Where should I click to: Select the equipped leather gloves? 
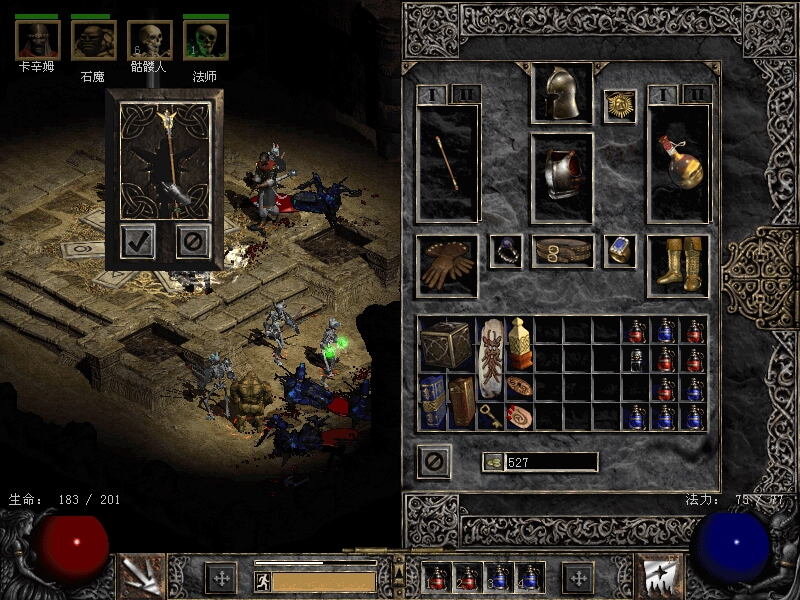446,265
